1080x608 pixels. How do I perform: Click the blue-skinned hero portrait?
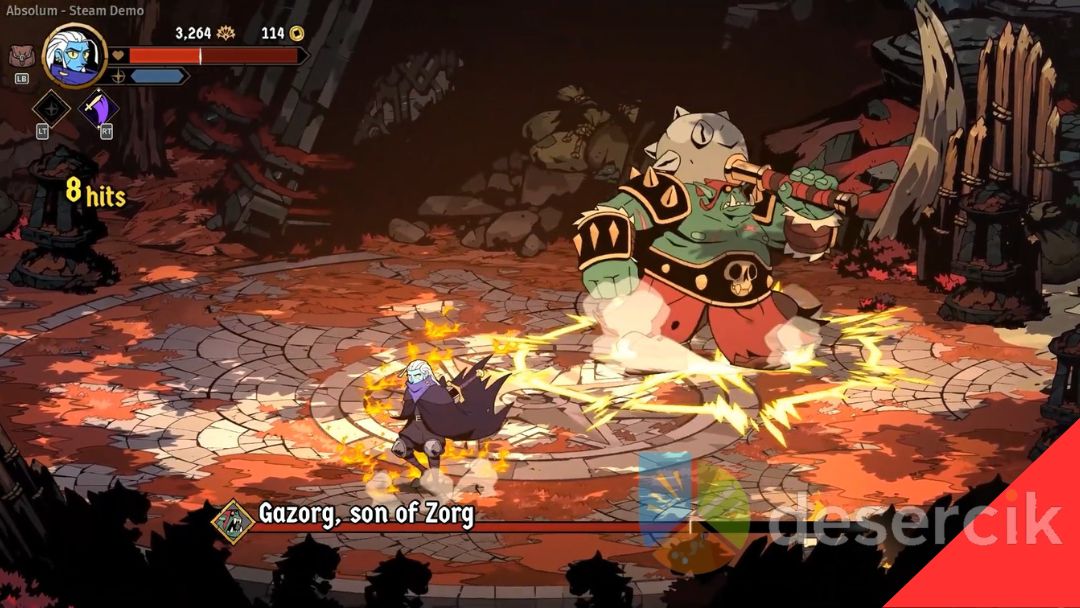(x=74, y=56)
